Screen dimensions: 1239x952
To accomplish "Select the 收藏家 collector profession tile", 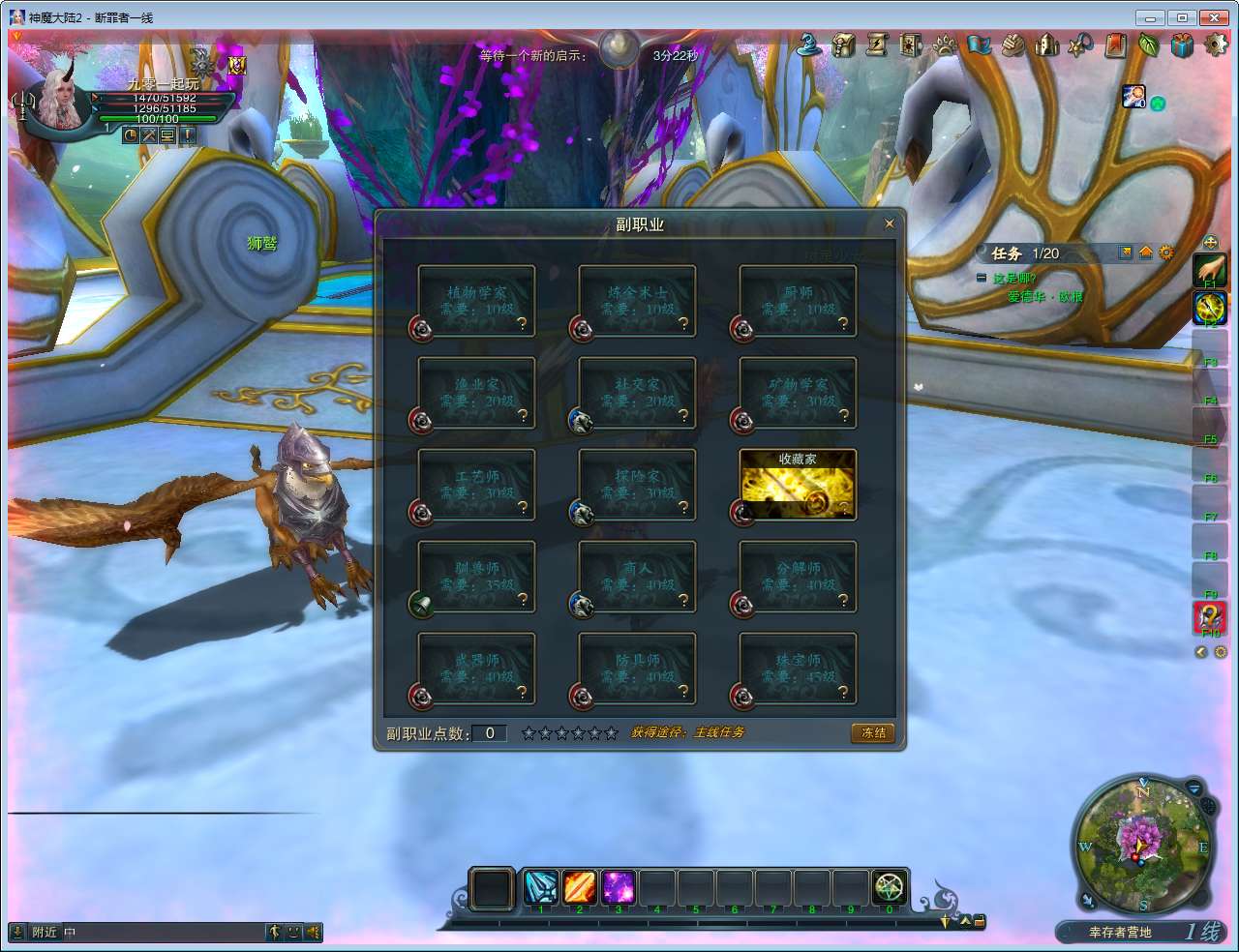I will 798,485.
